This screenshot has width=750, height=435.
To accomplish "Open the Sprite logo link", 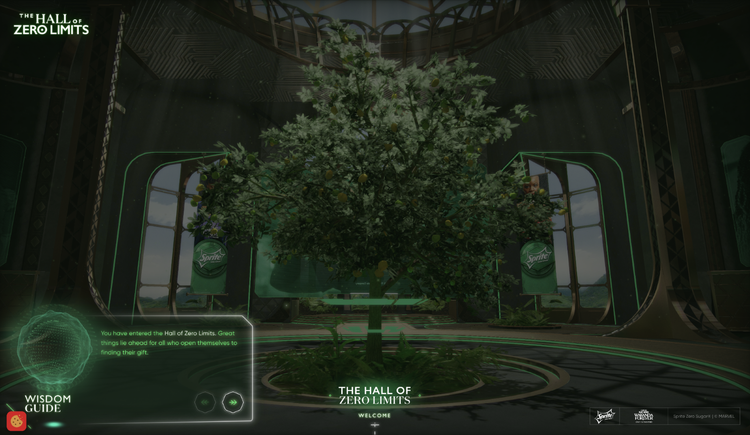I will [605, 416].
